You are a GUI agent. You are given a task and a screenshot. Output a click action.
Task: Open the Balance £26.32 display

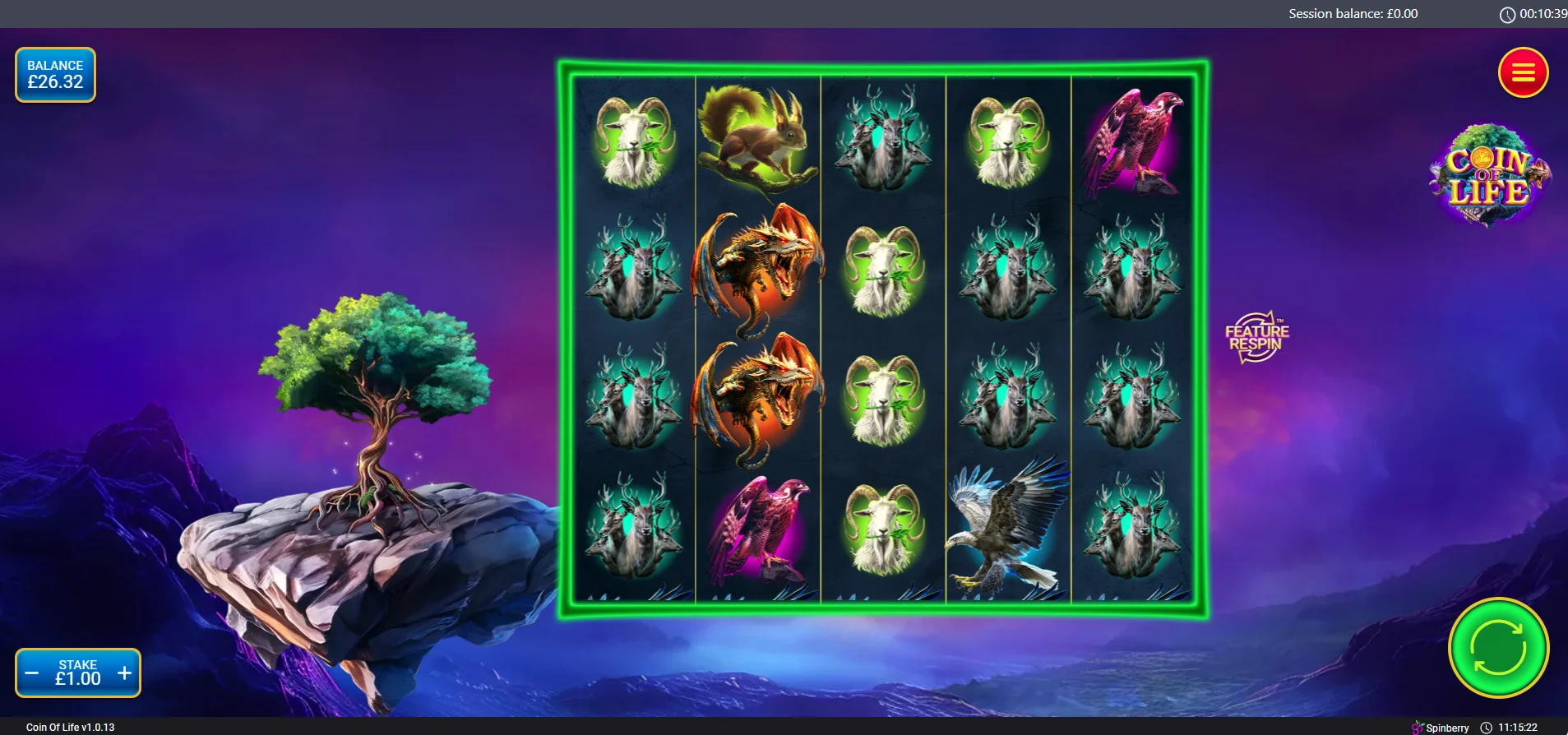[x=55, y=74]
